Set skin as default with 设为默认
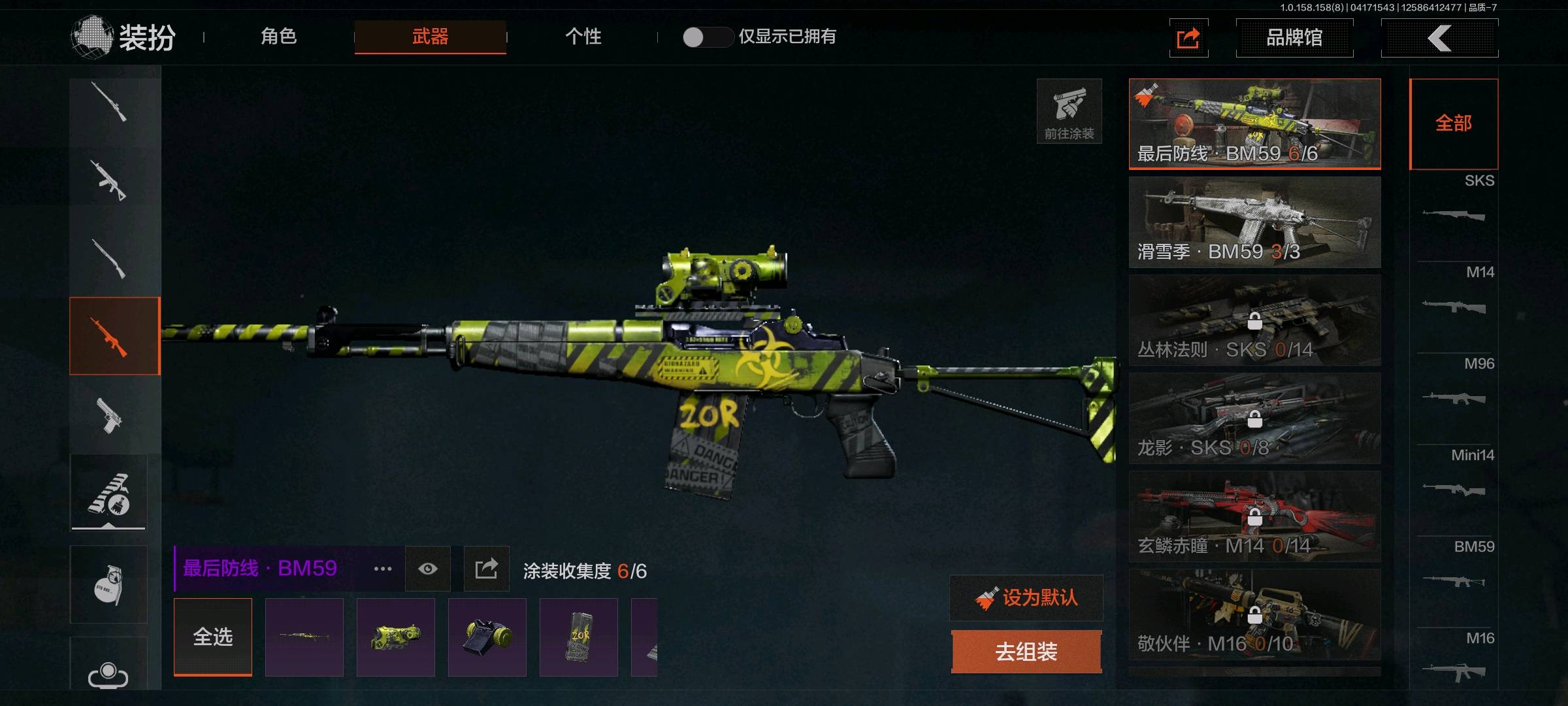Viewport: 1568px width, 706px height. click(x=1026, y=597)
